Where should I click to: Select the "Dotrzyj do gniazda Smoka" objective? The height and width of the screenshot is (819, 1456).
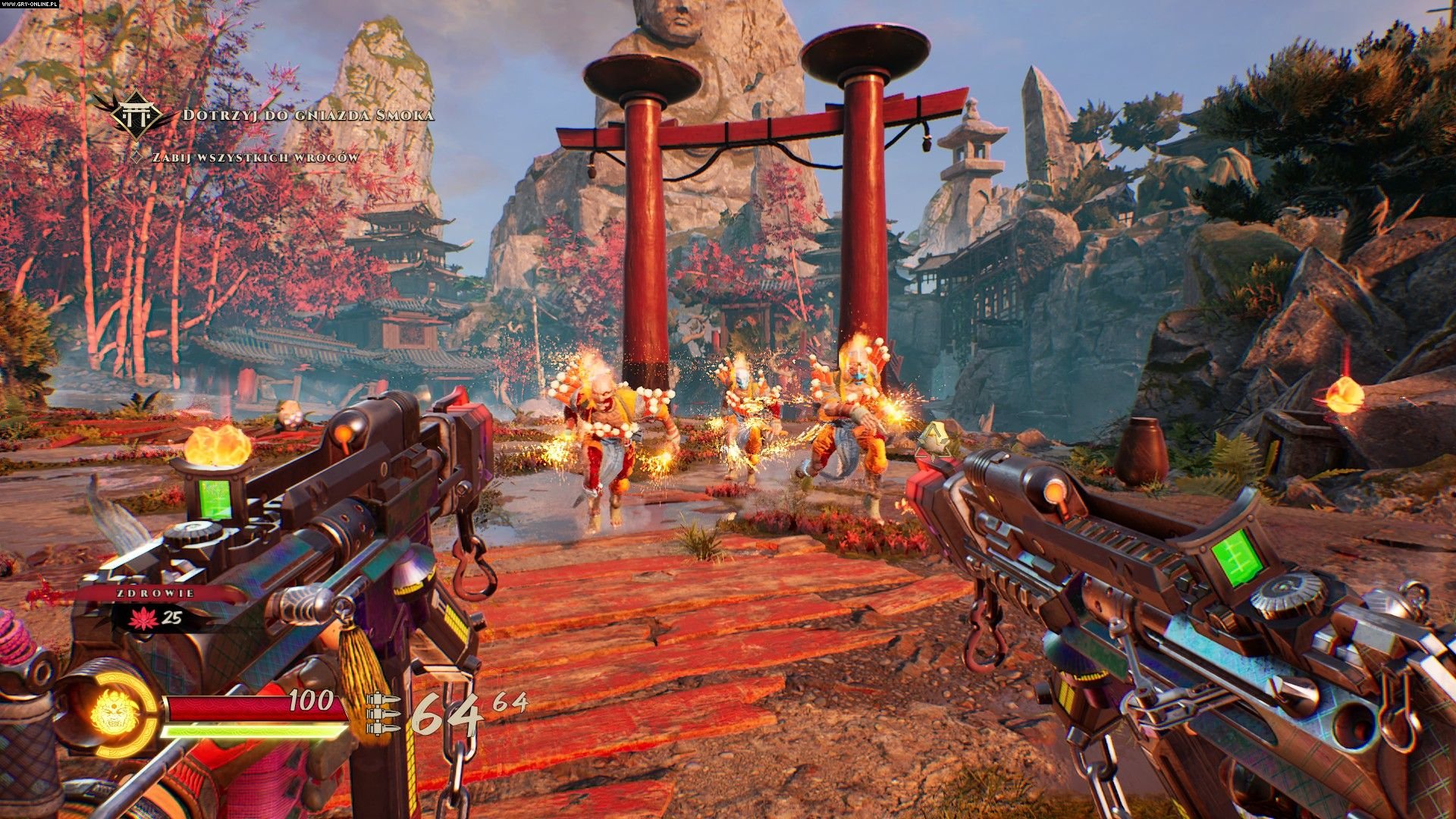(309, 115)
